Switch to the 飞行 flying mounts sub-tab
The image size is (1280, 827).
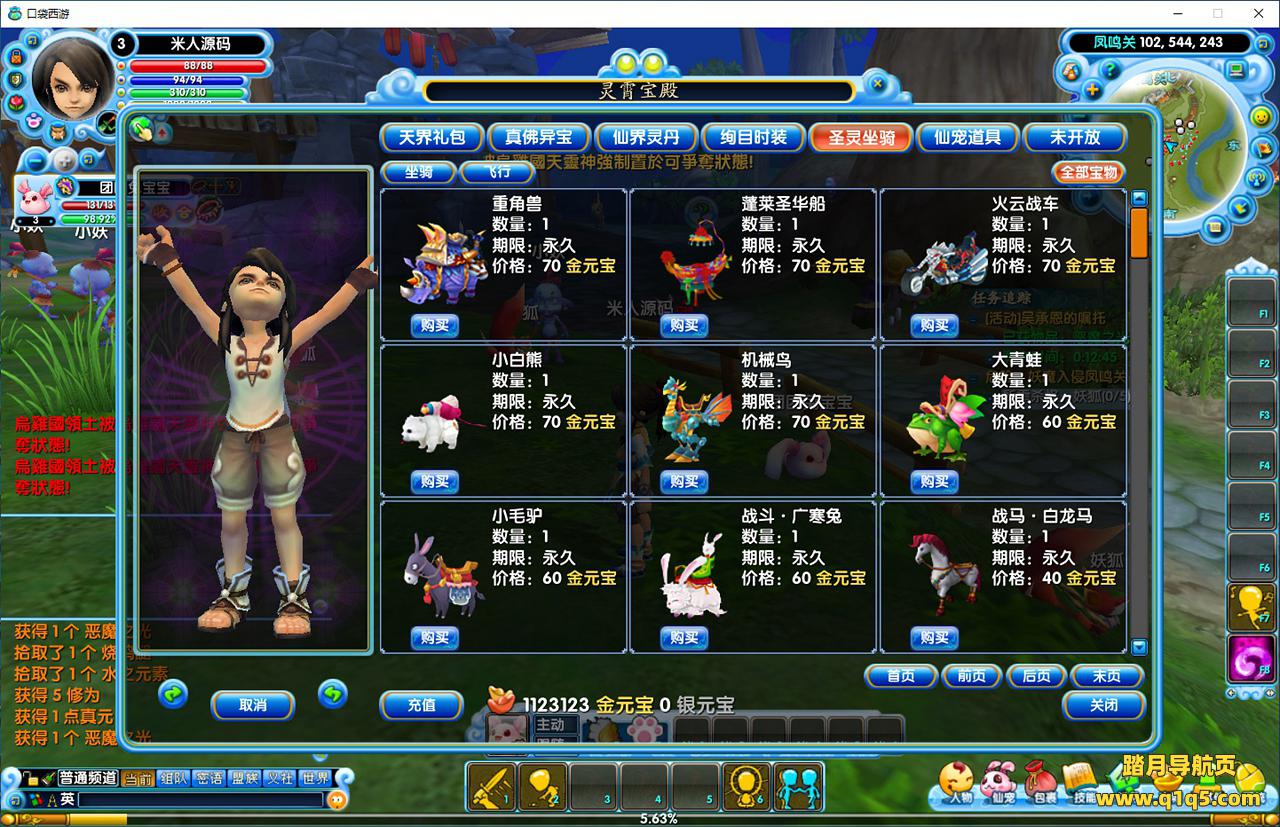[497, 172]
